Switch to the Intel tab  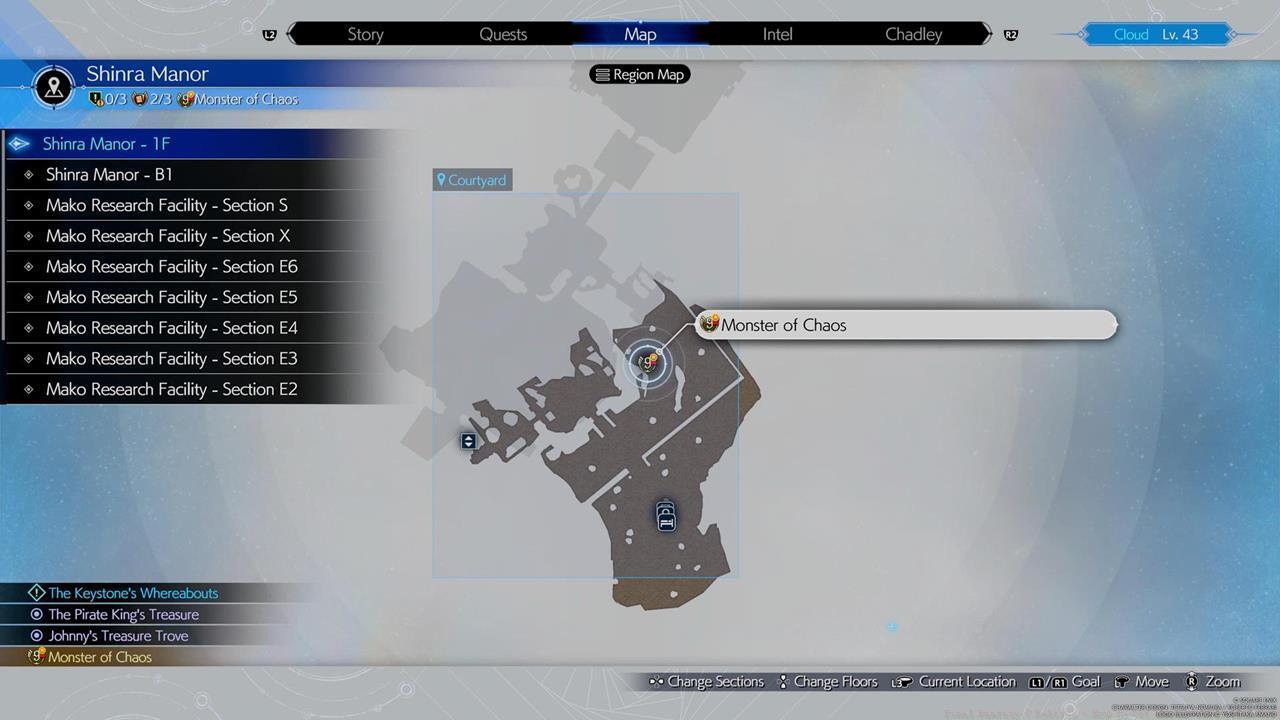(x=777, y=33)
